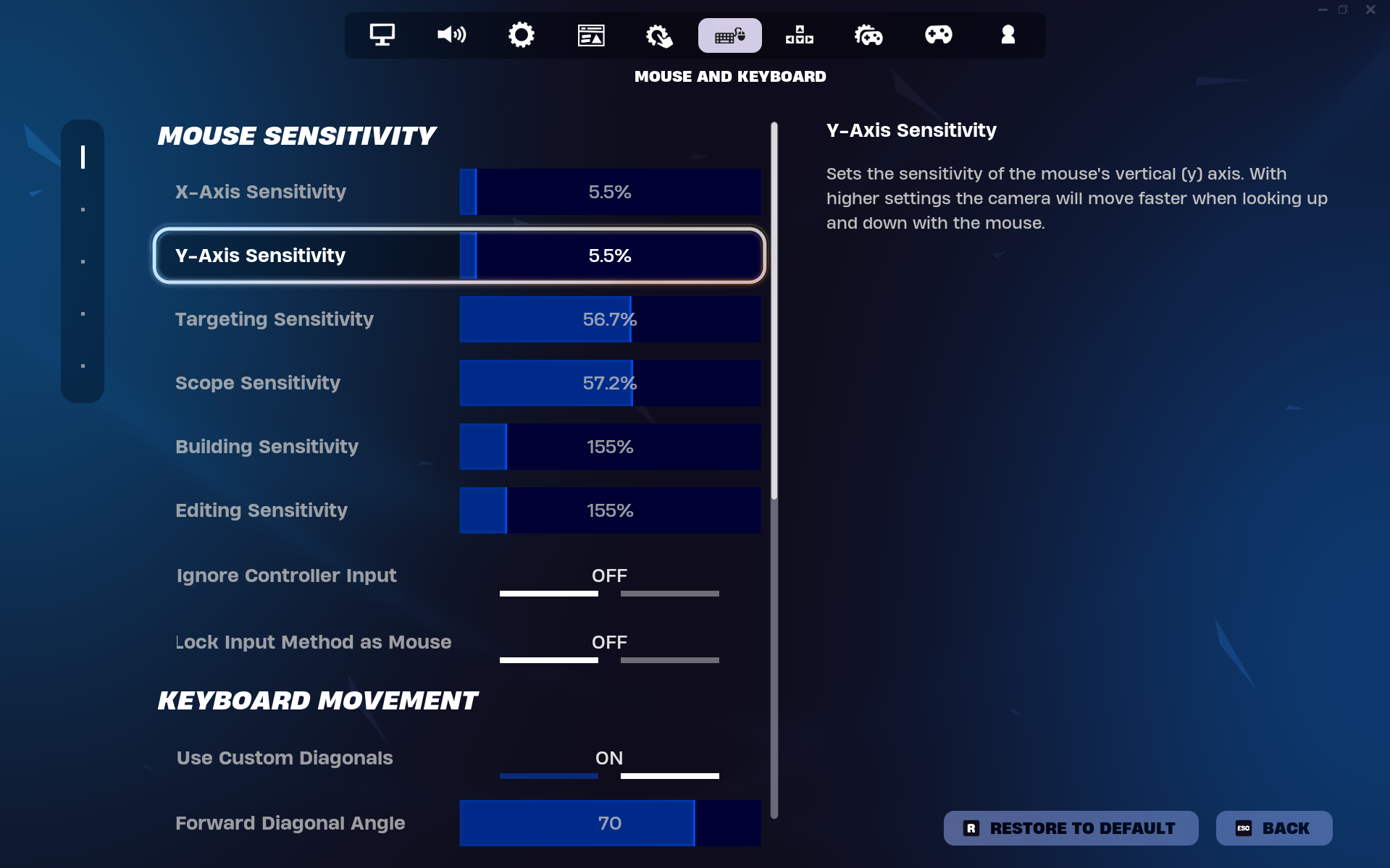Click the Forward Diagonal Angle slider
This screenshot has width=1390, height=868.
click(x=609, y=823)
